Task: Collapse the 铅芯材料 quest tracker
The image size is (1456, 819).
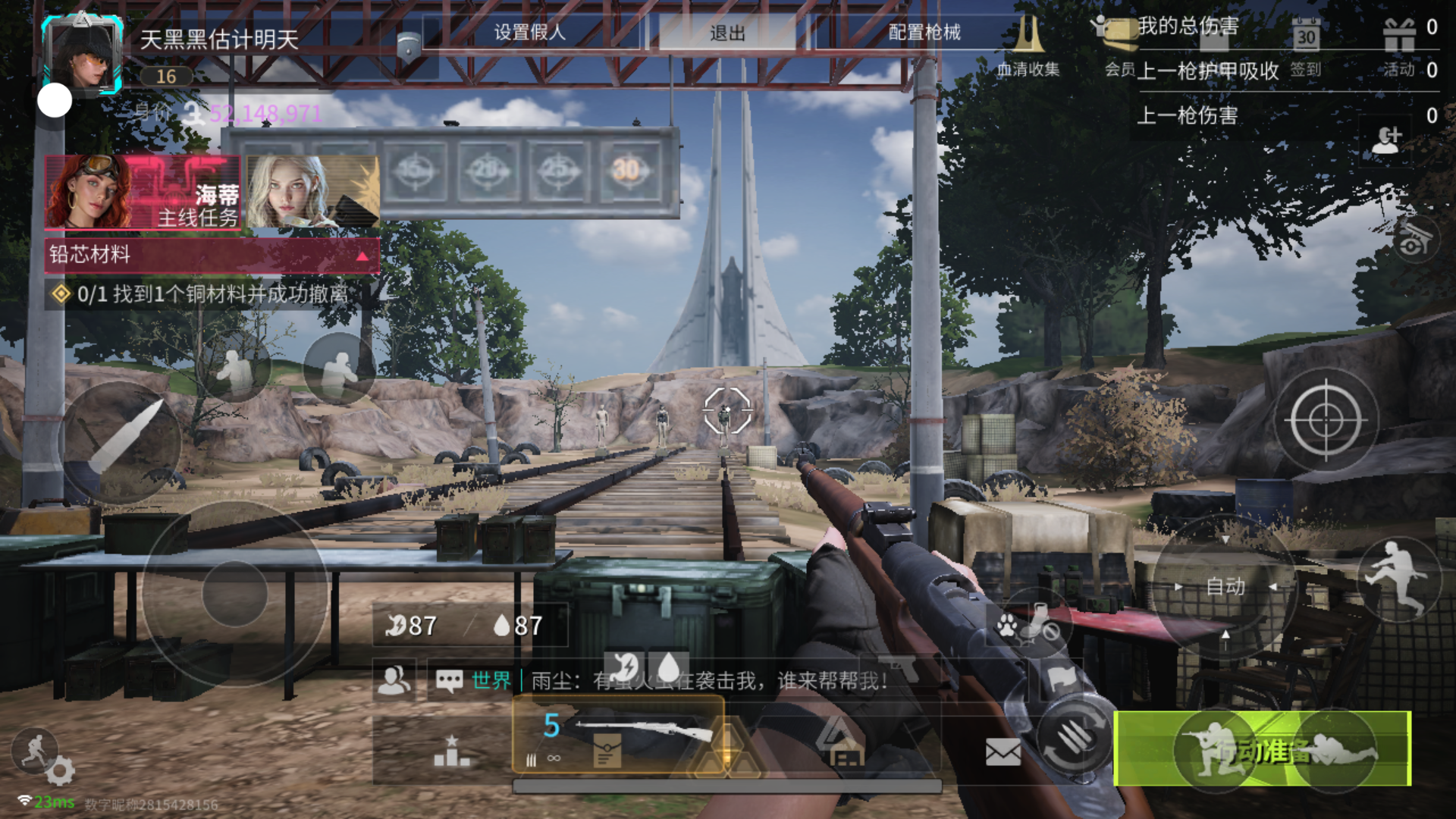Action: (362, 256)
